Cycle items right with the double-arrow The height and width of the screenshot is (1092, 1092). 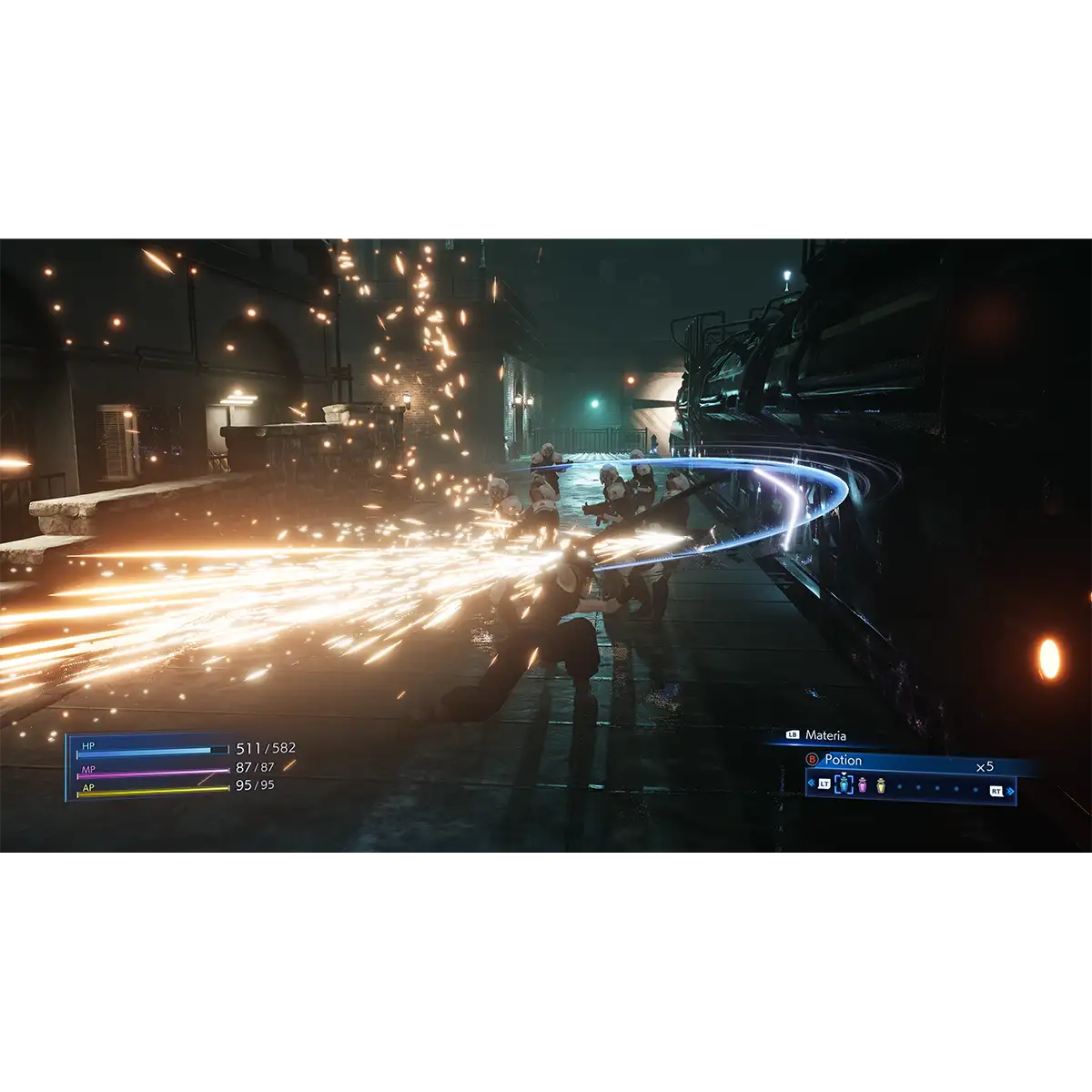[x=1011, y=791]
